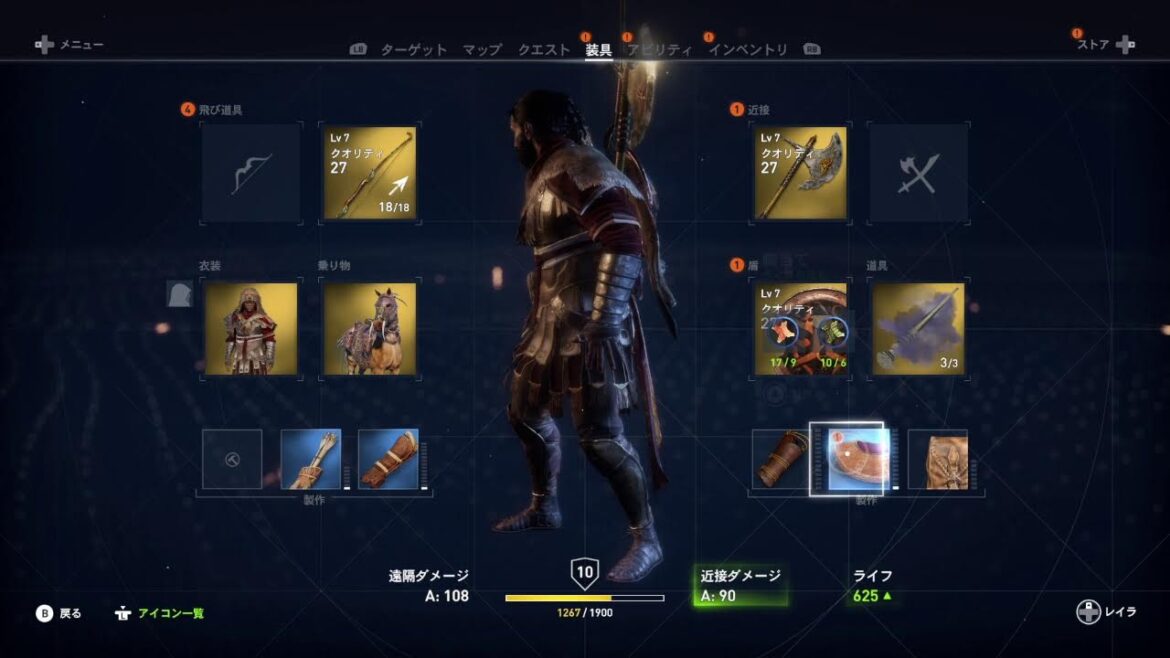Image resolution: width=1170 pixels, height=658 pixels.
Task: Open the ストア store
Action: pyautogui.click(x=1105, y=45)
